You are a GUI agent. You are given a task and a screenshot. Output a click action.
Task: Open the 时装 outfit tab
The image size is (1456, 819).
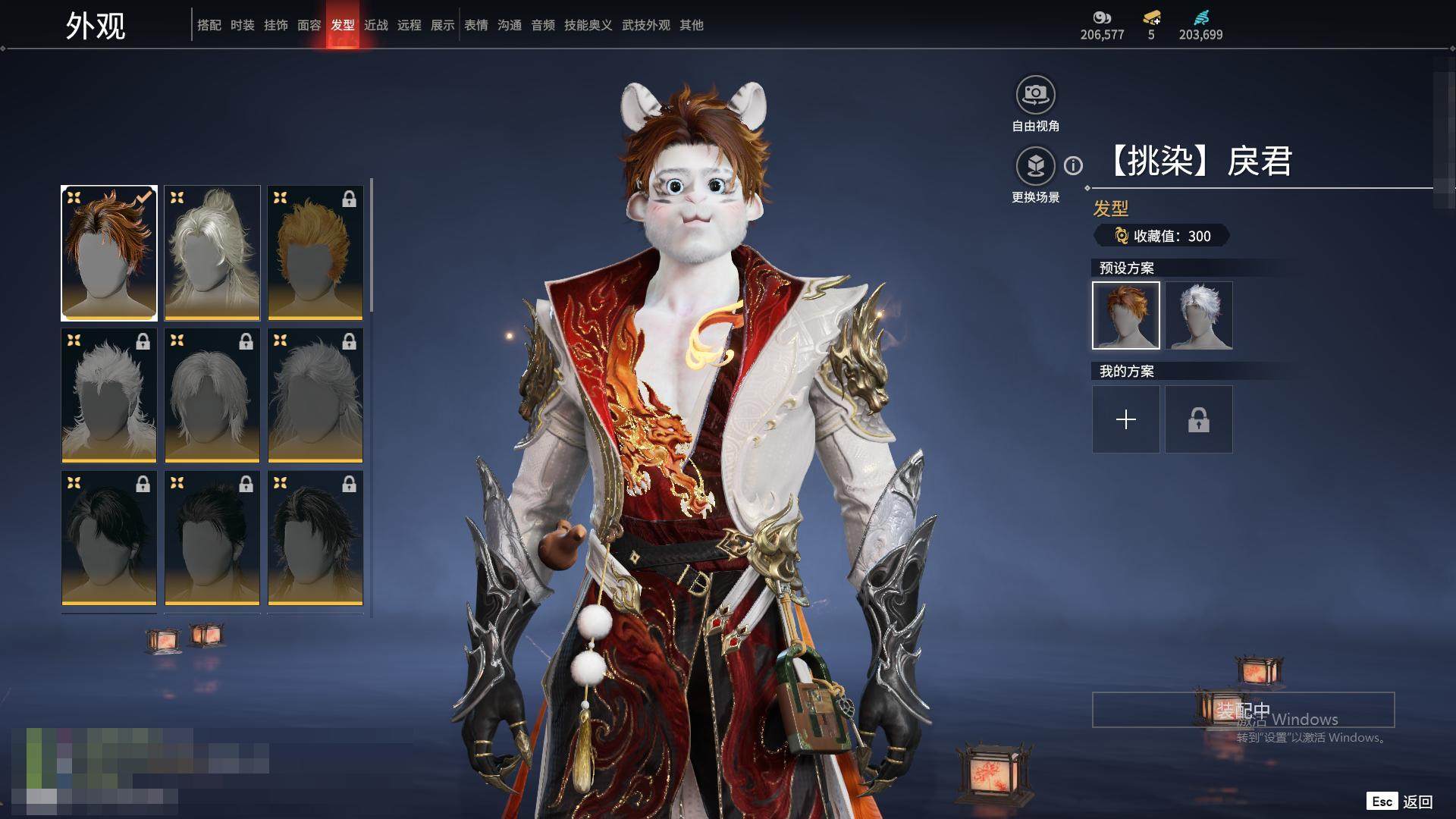click(242, 25)
